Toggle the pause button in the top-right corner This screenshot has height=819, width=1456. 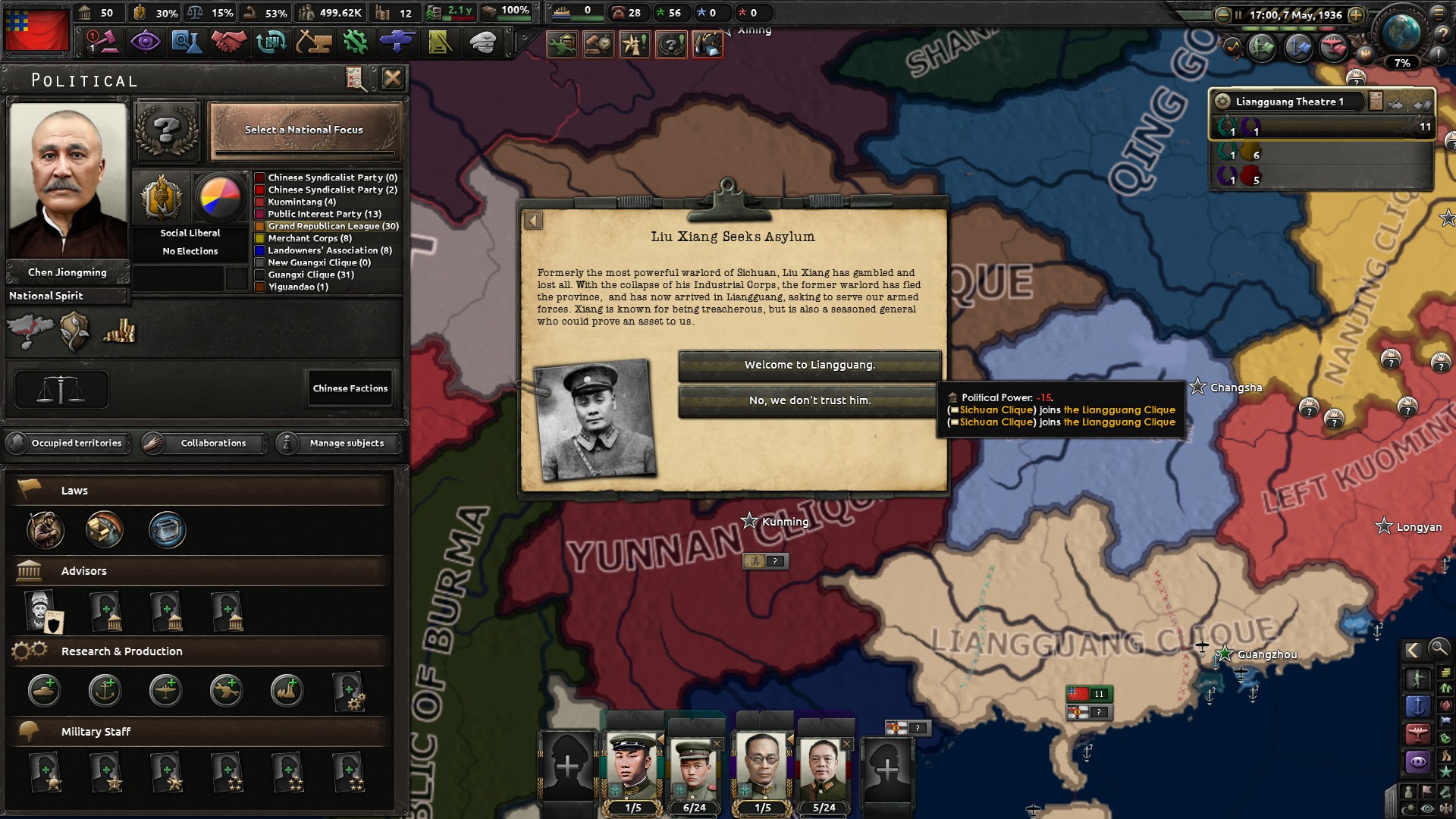tap(1238, 14)
